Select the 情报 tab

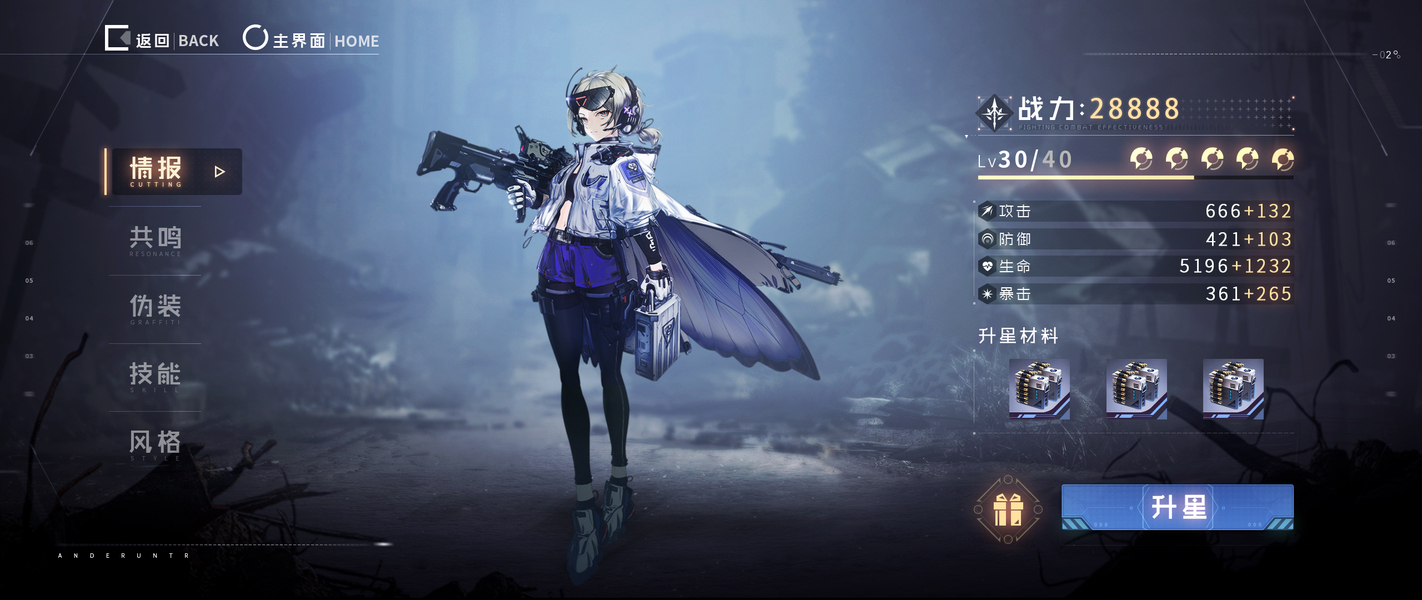pos(174,171)
